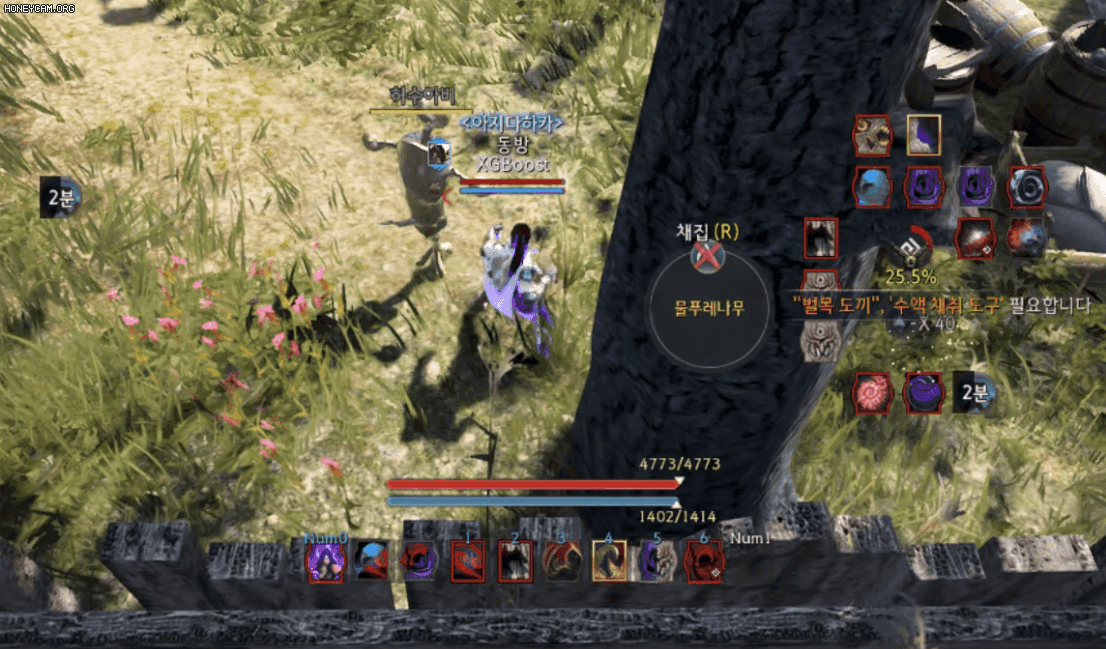Screen dimensions: 1106x649
Task: Select the hotbar slot numbered 1
Action: [467, 561]
